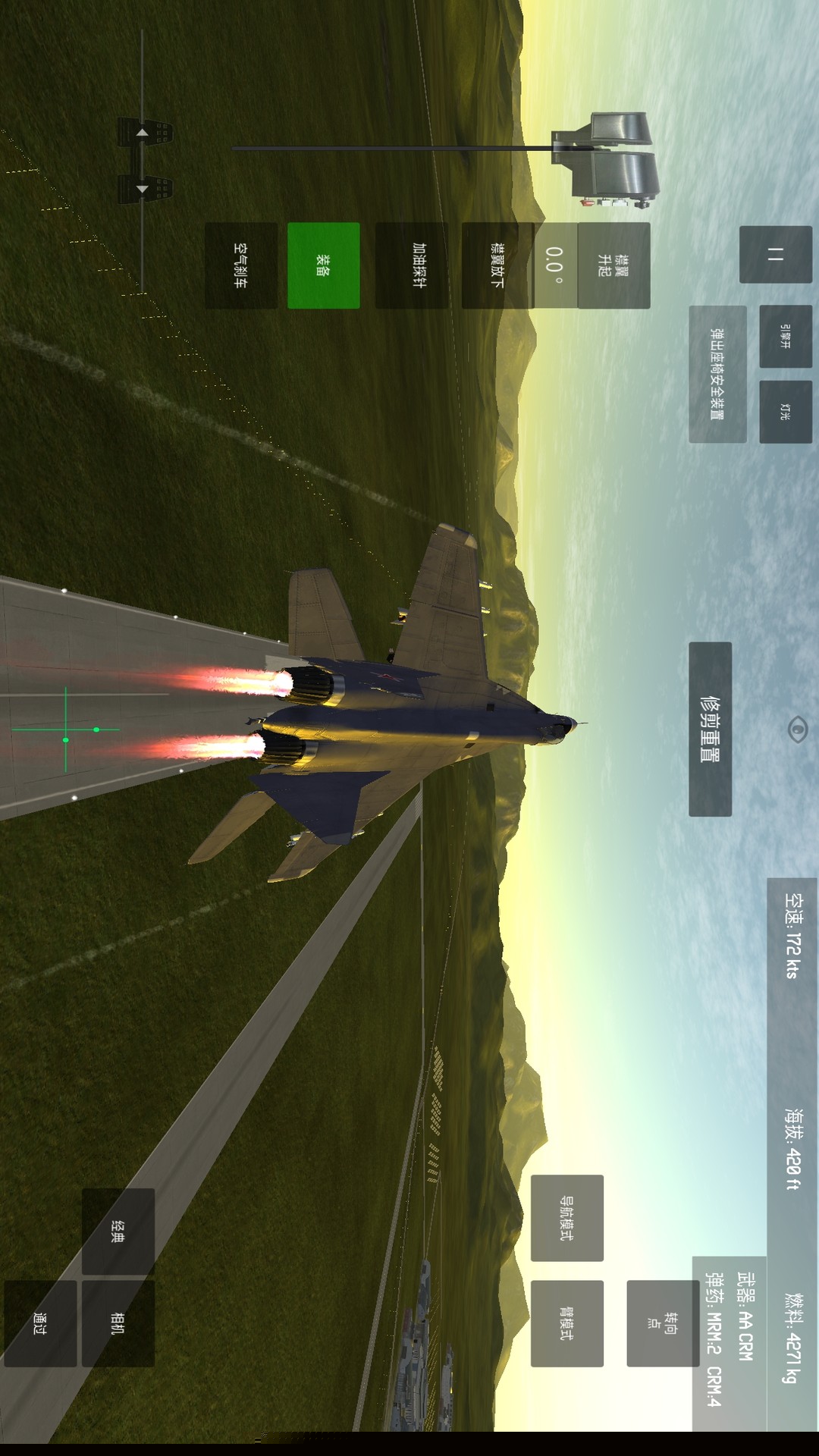Toggle the 引擎开 engine button
This screenshot has height=1456, width=819.
pos(785,336)
